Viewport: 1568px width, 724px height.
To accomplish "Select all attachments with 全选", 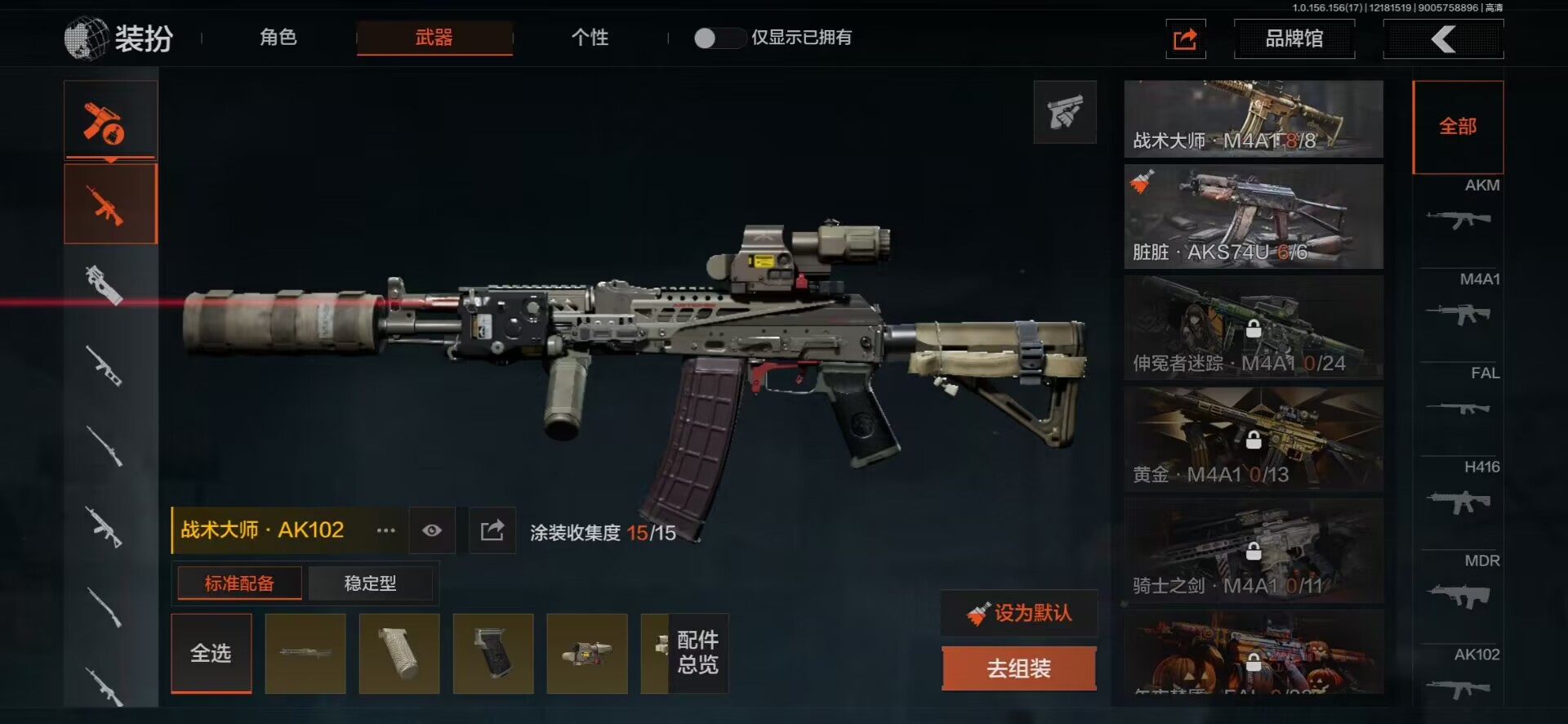I will (212, 653).
